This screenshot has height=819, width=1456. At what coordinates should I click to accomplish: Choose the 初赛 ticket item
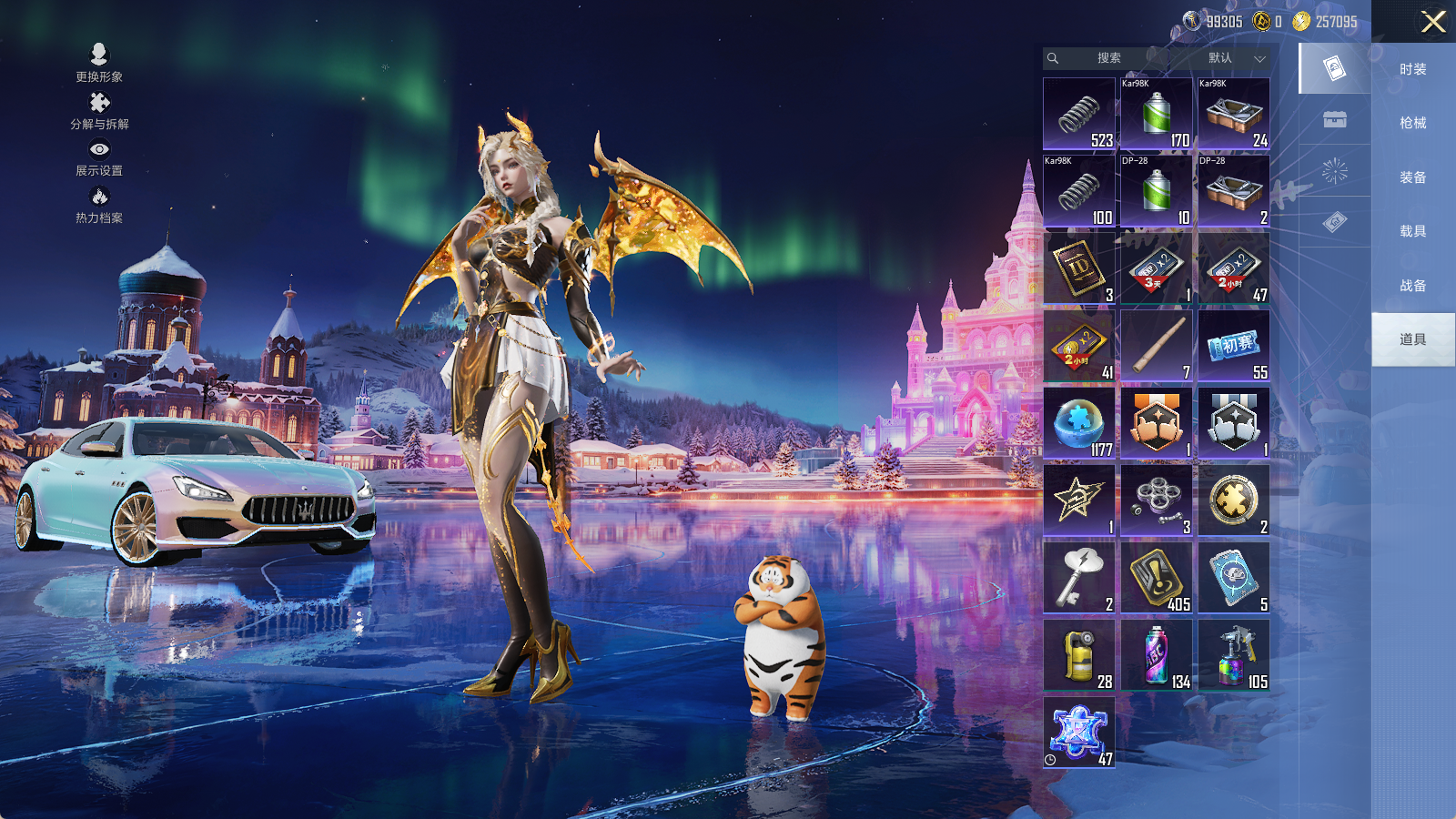(1234, 346)
